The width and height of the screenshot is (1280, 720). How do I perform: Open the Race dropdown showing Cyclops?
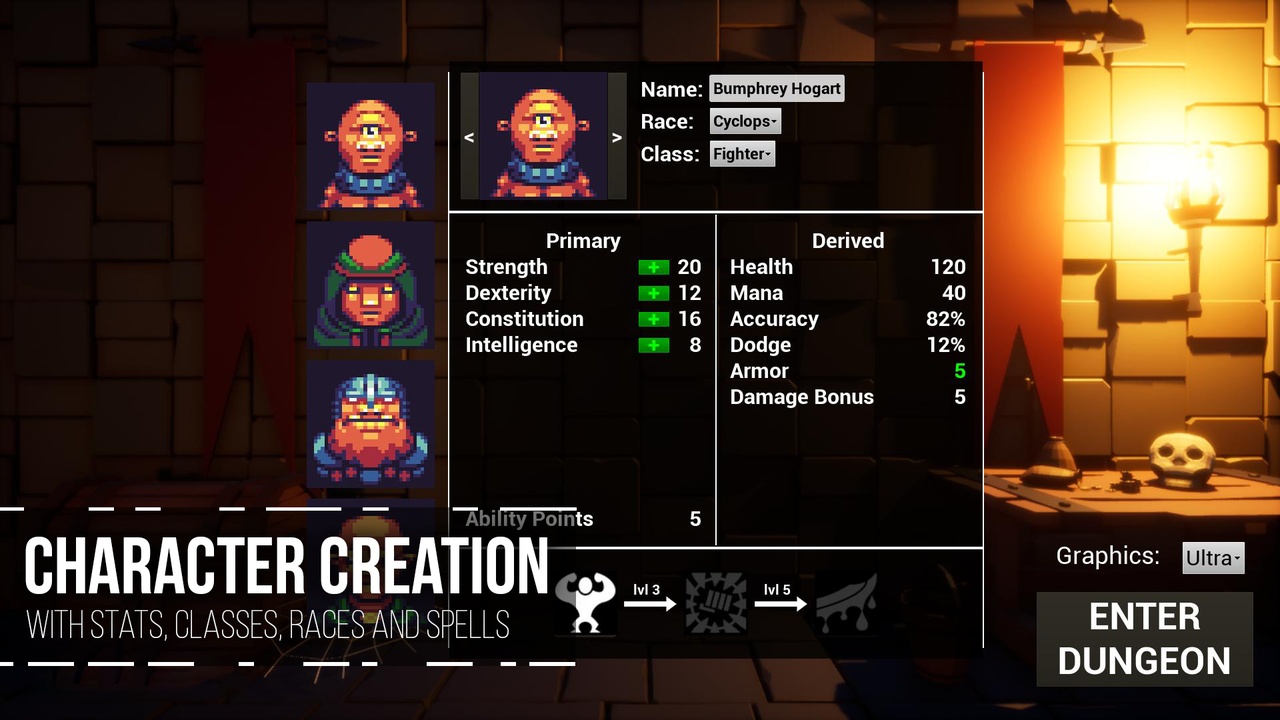(745, 122)
